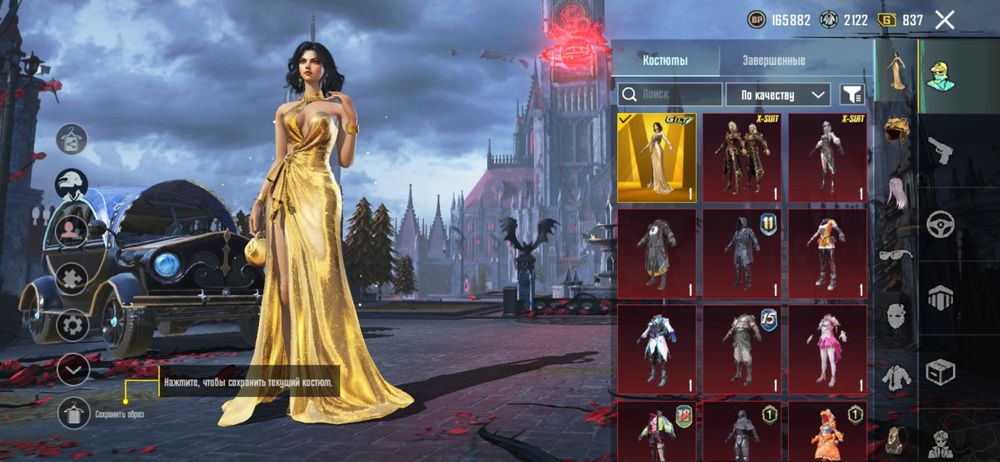Open the puzzle piece icon
The width and height of the screenshot is (1000, 462).
[x=72, y=277]
